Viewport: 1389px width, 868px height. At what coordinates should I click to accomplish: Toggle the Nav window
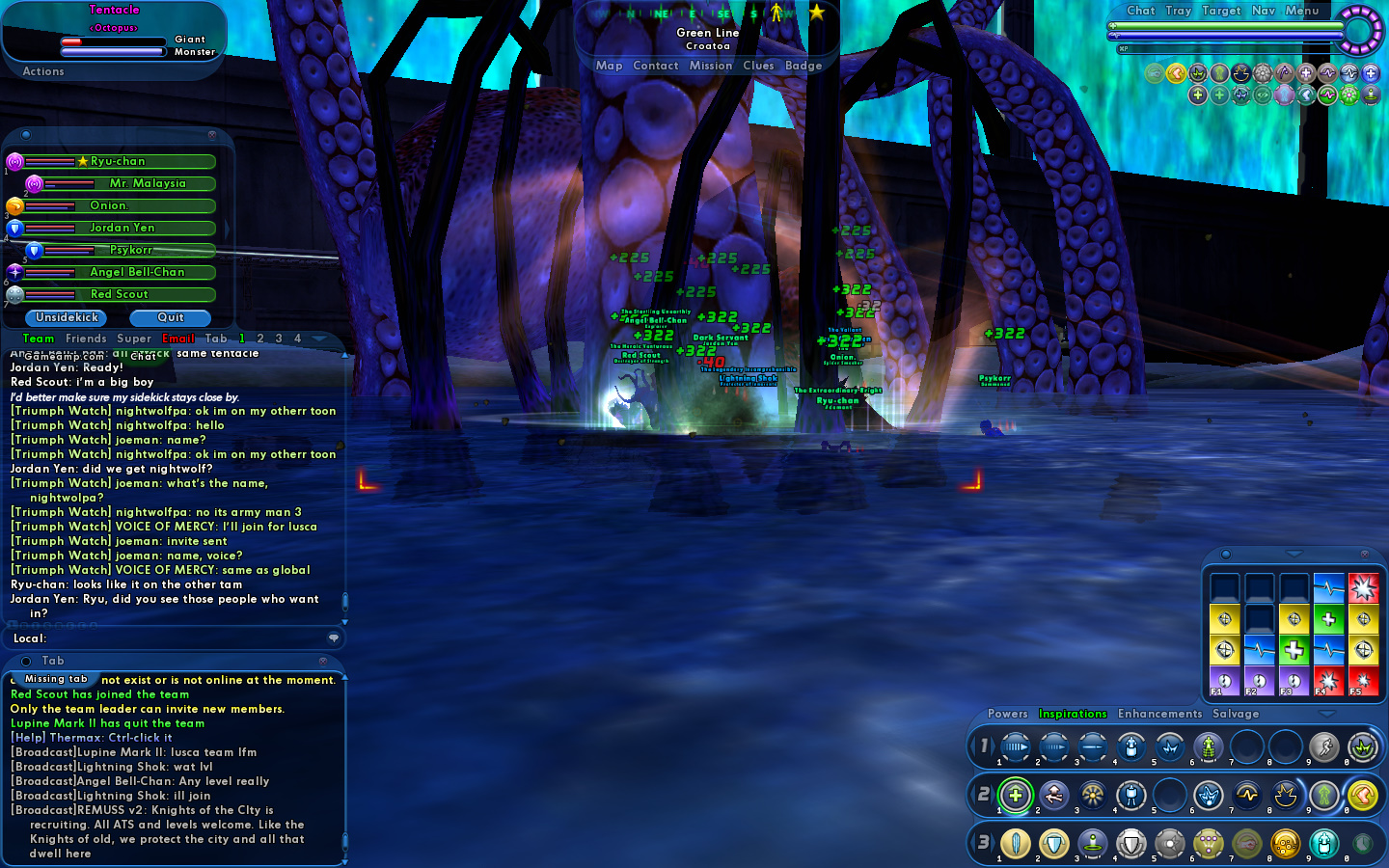pyautogui.click(x=1264, y=11)
